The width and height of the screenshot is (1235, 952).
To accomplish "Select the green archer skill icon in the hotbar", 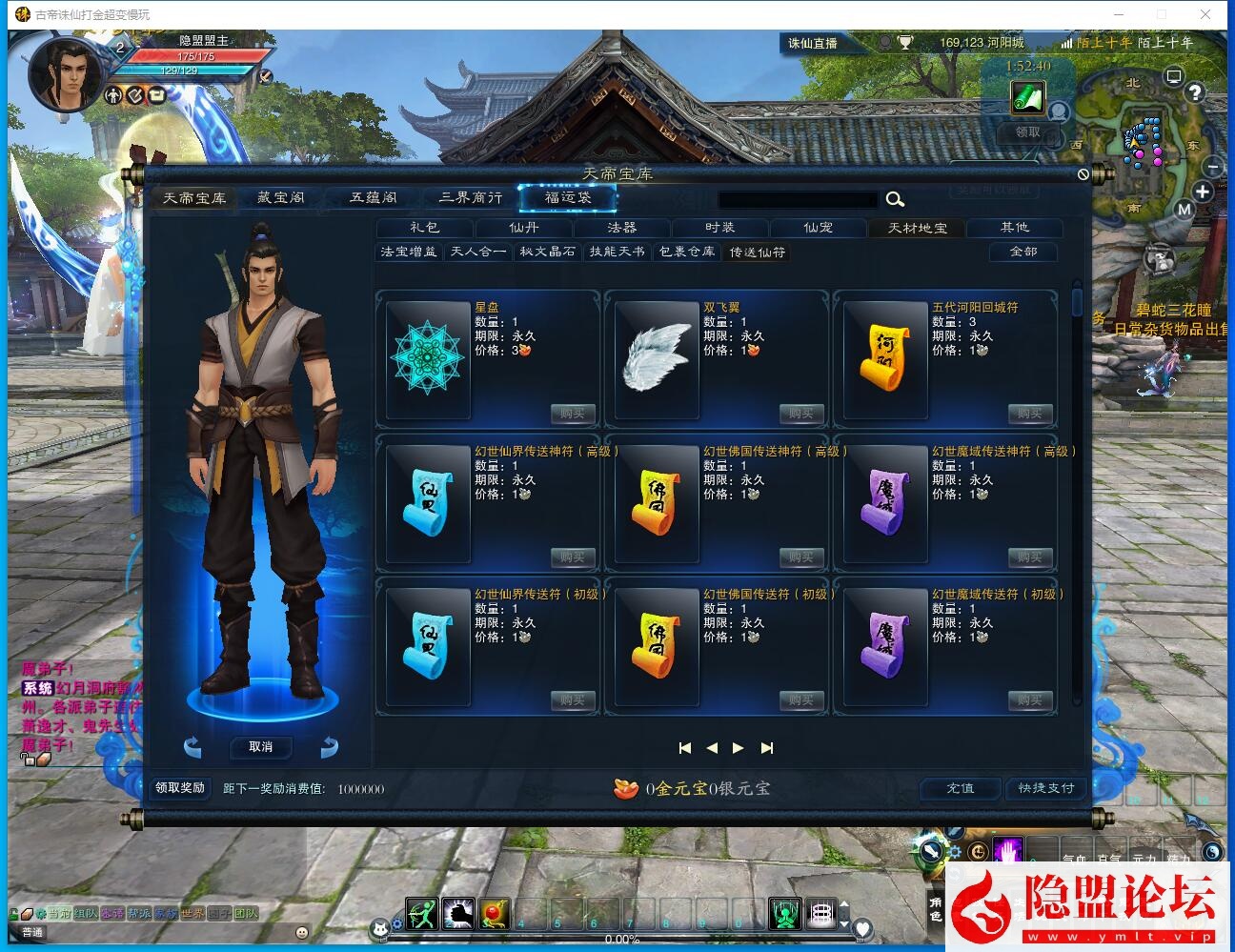I will click(x=423, y=913).
